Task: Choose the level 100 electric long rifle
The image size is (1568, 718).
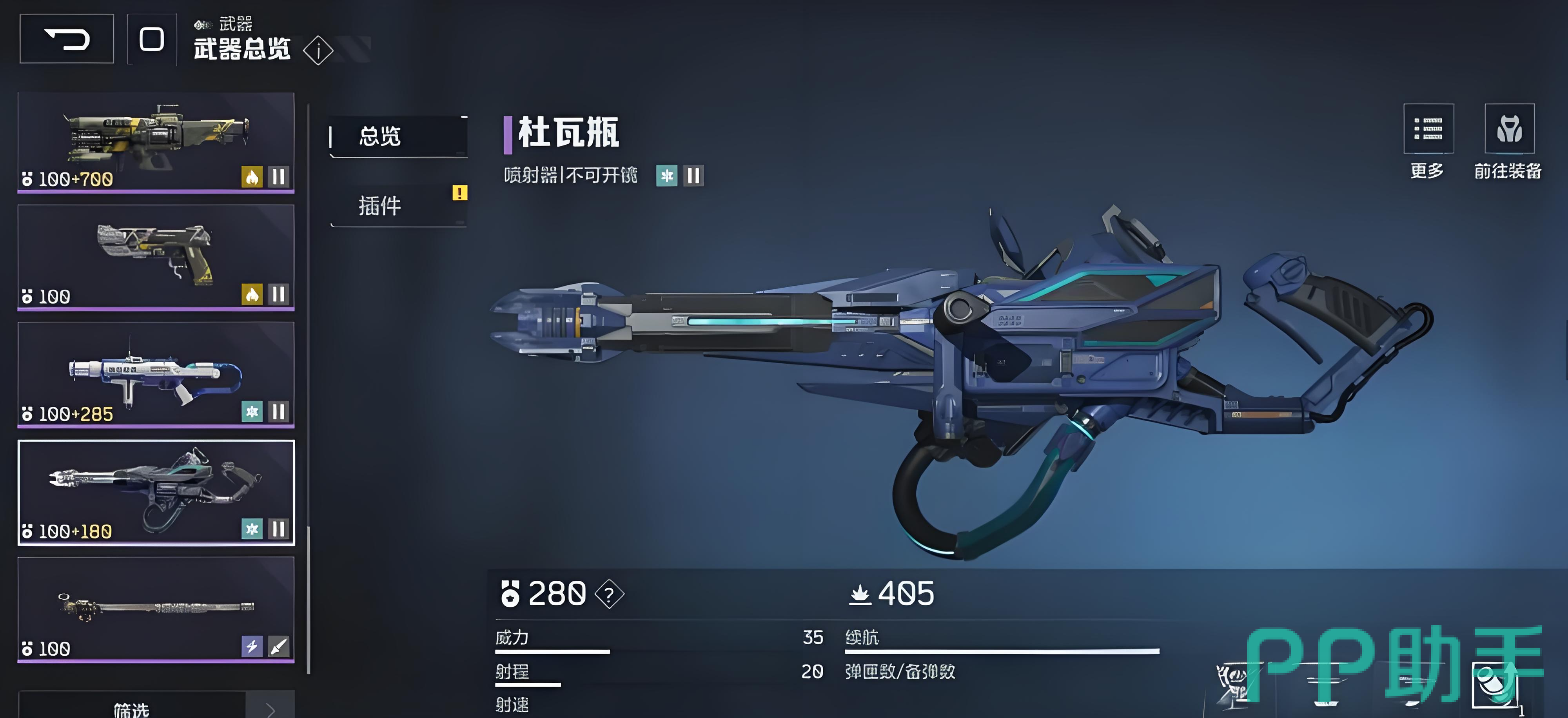Action: point(156,609)
